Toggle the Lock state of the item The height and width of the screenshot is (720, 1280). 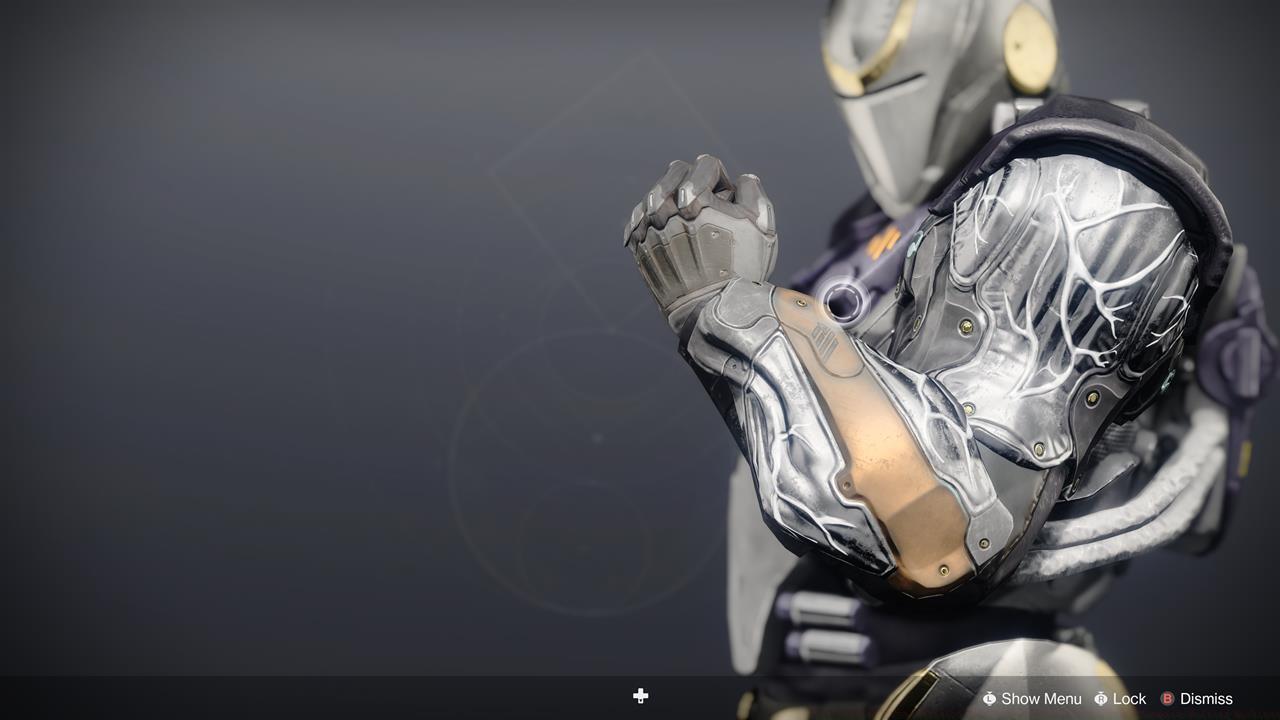click(1121, 698)
